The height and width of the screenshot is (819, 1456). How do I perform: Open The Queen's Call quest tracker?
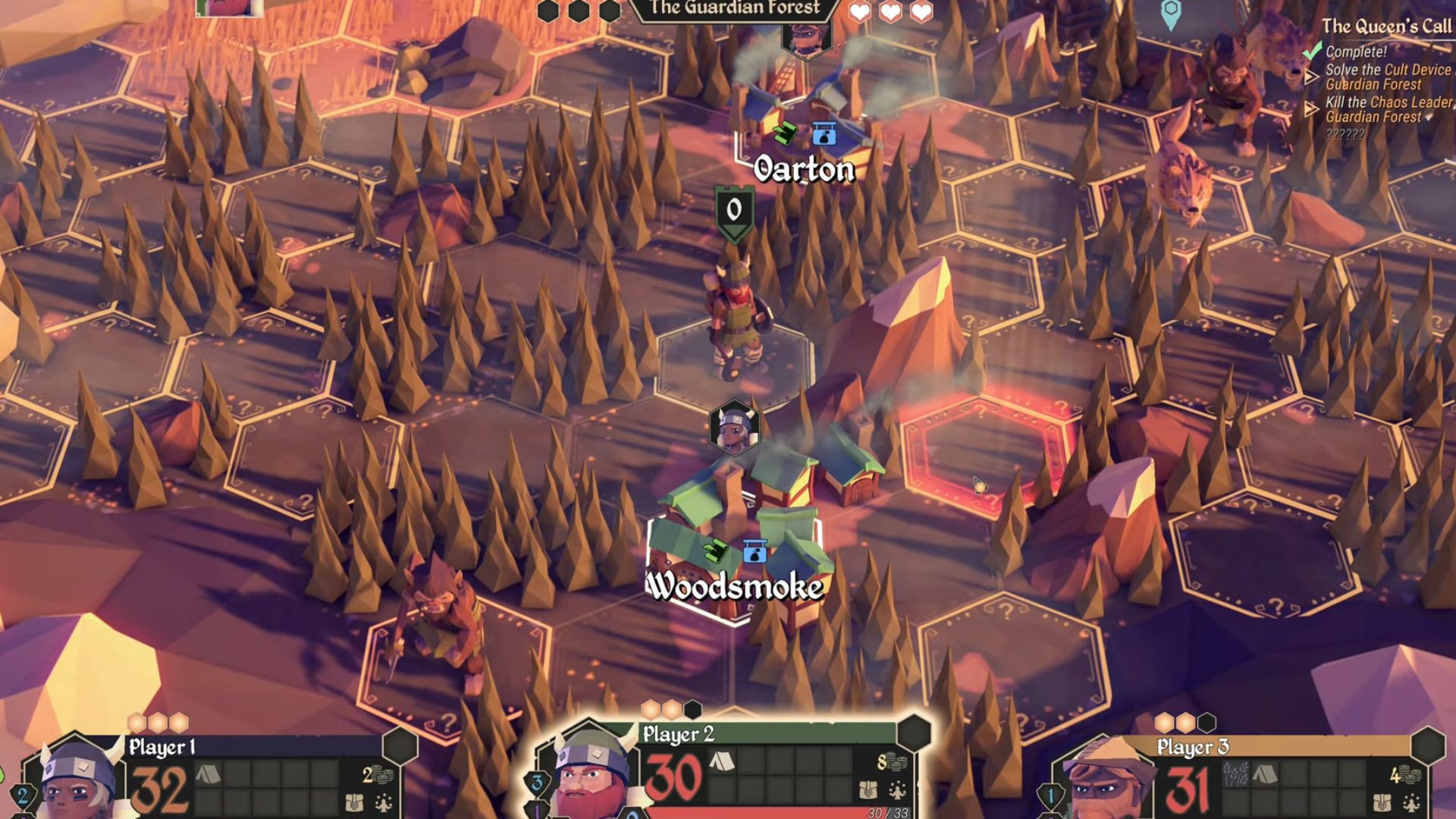1386,27
